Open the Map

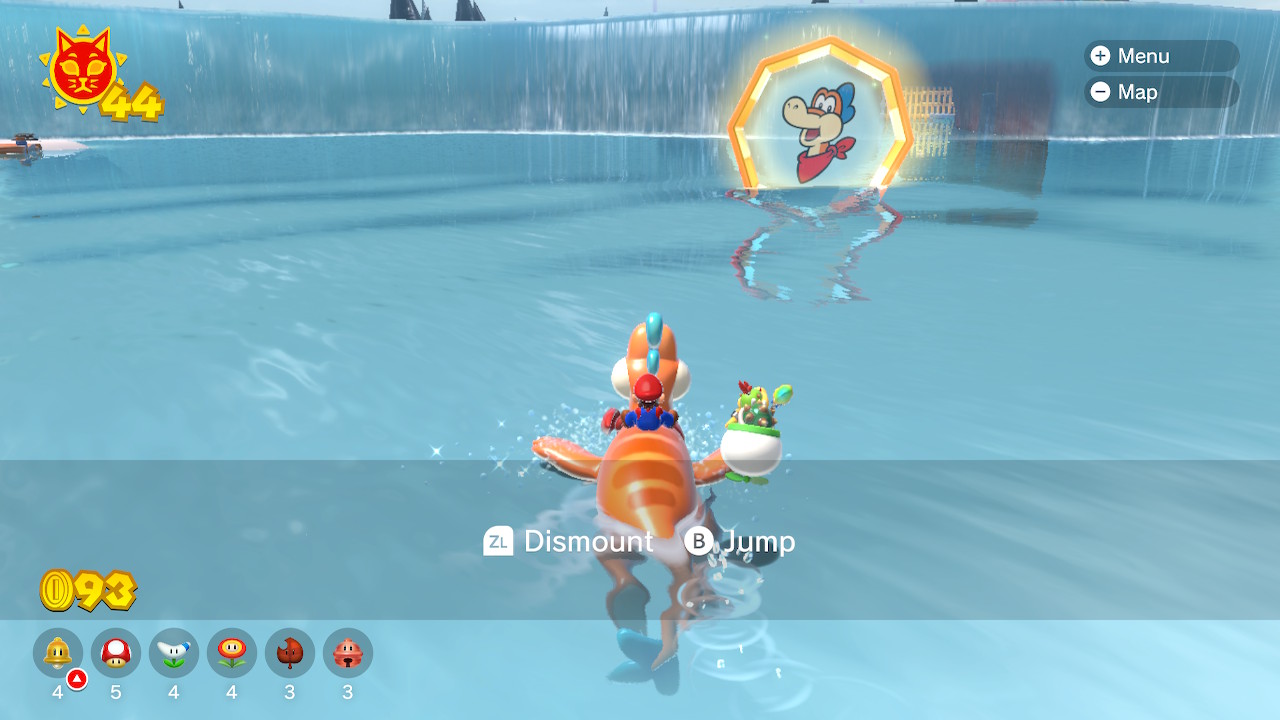(x=1160, y=92)
